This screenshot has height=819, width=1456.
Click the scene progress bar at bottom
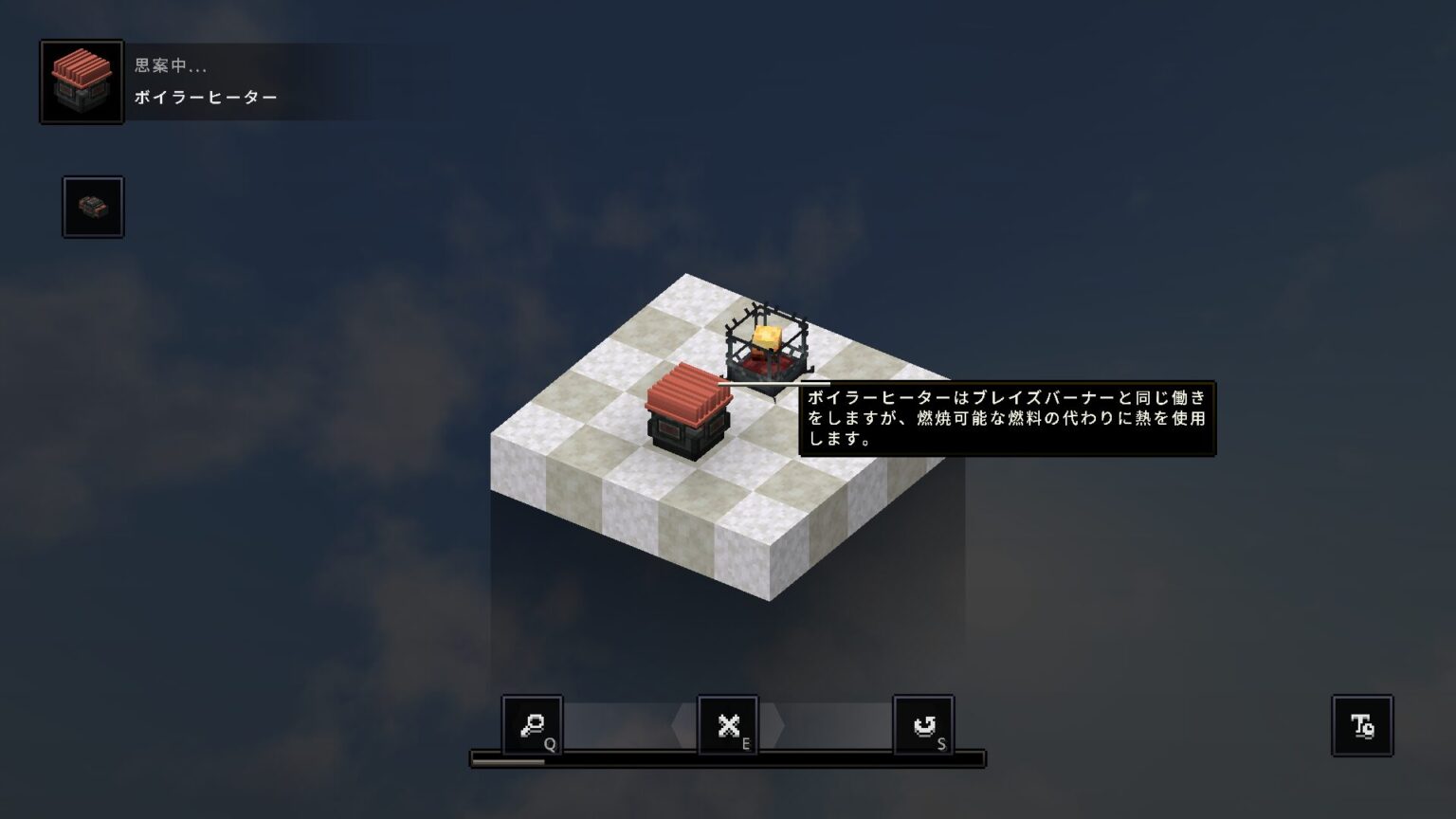coord(726,758)
